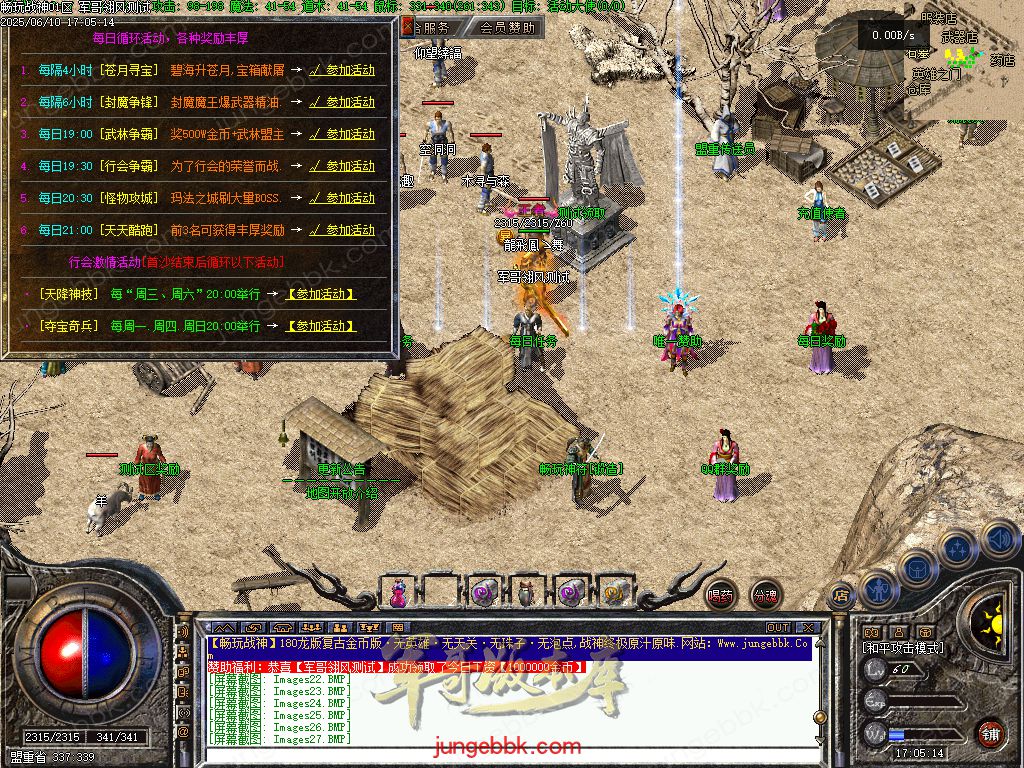The width and height of the screenshot is (1024, 768).
Task: Join the 武林争霸 event via 参加活动
Action: (x=342, y=134)
